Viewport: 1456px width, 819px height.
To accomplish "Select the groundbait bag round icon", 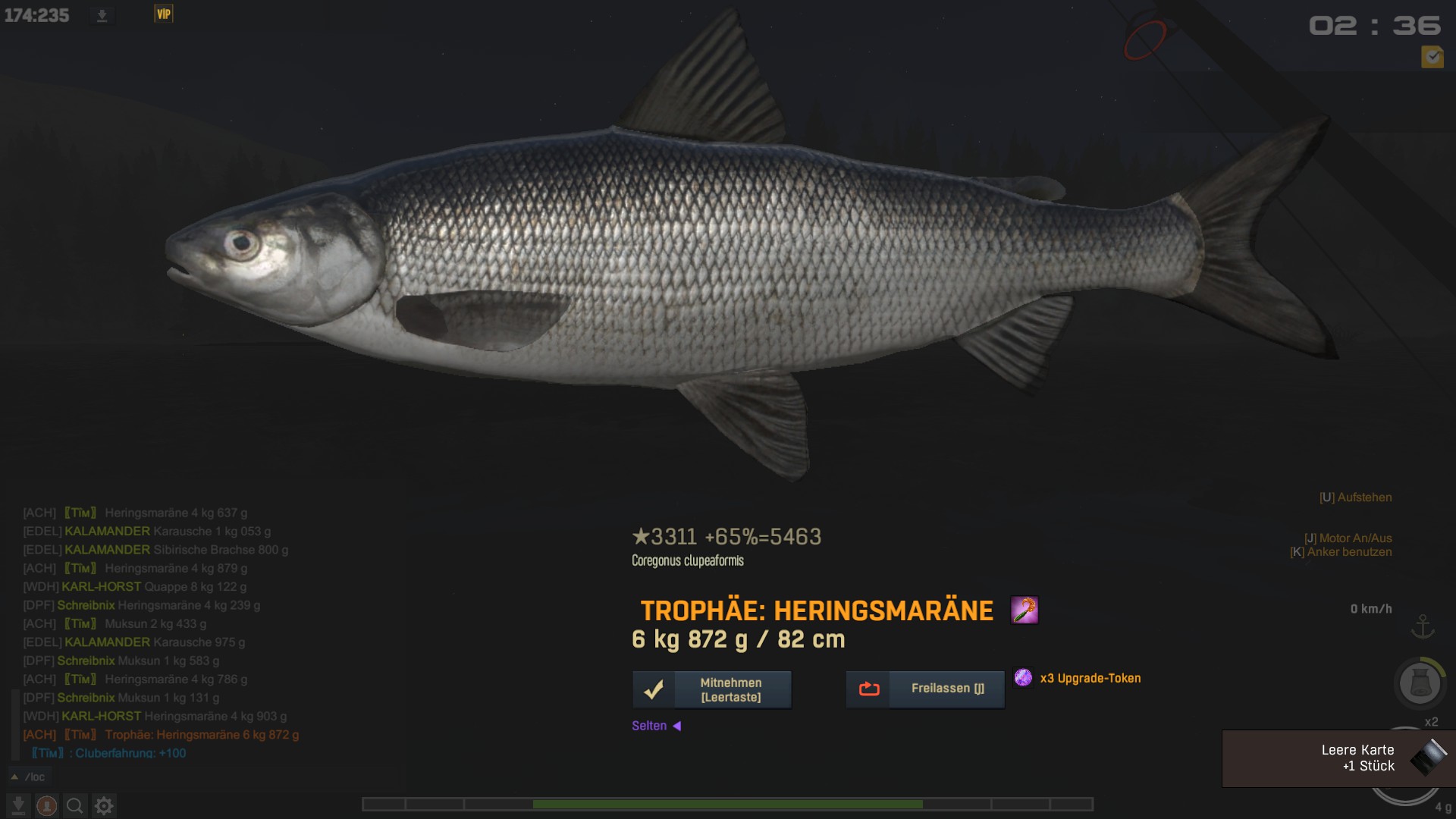I will (1420, 682).
